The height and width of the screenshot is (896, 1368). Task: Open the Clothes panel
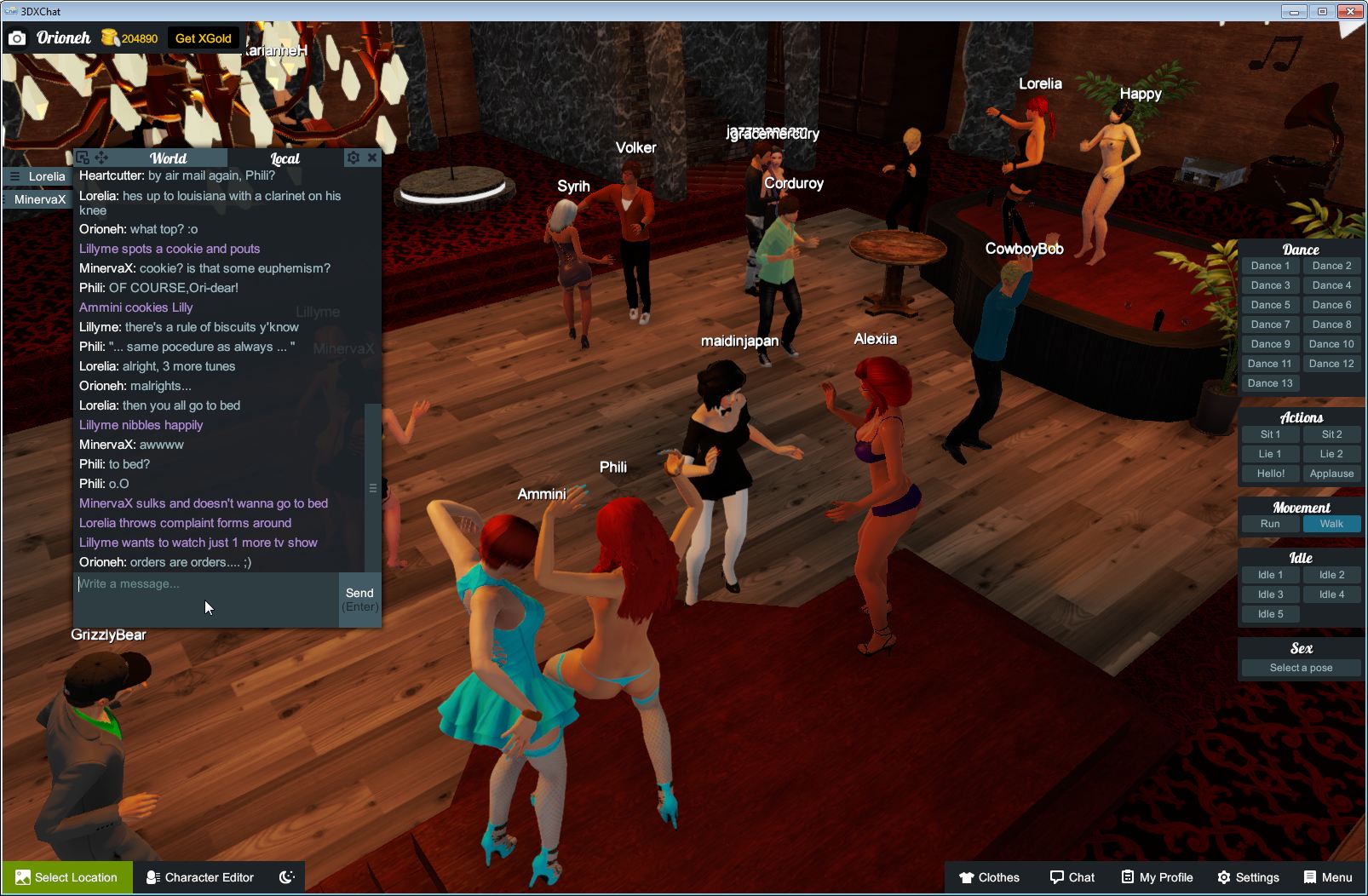990,877
